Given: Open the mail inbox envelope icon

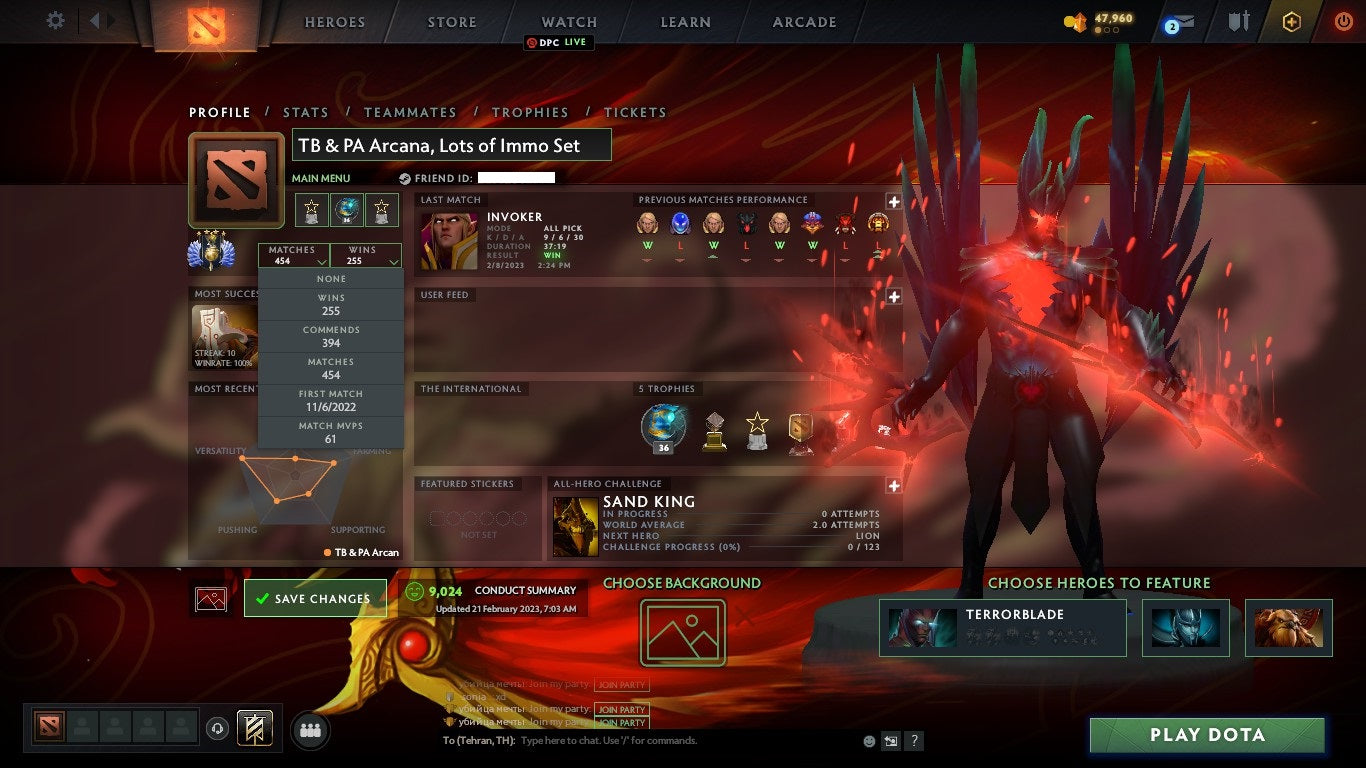Looking at the screenshot, I should (x=1184, y=20).
